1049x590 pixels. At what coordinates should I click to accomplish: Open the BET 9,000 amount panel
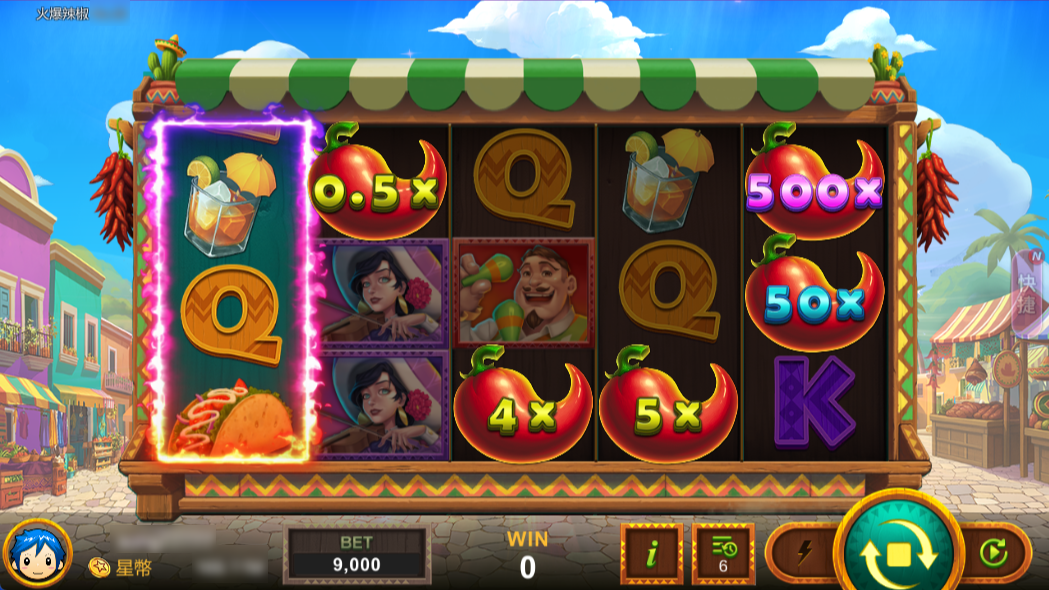click(x=356, y=554)
